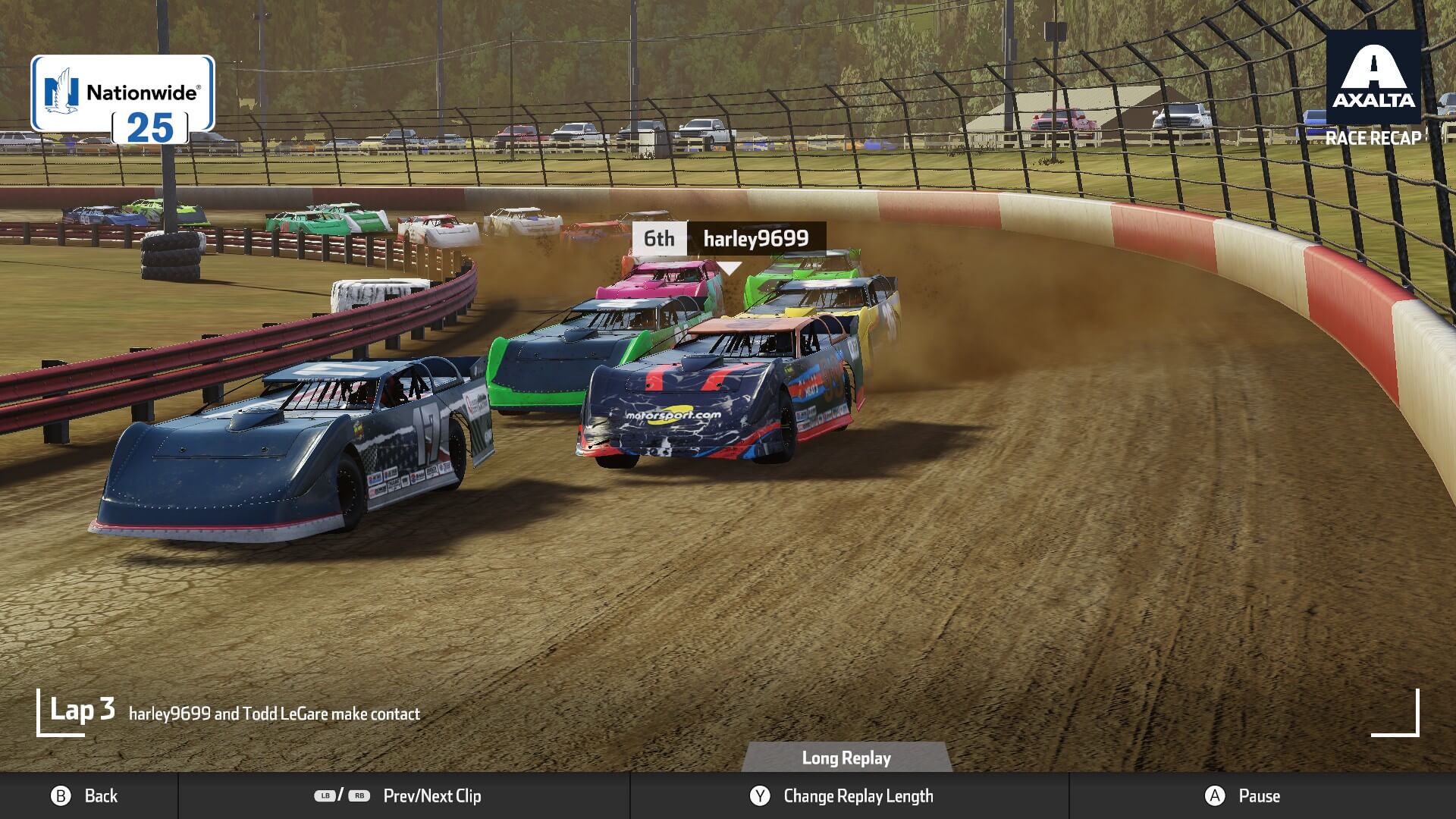
Task: Pause the replay
Action: [1242, 795]
